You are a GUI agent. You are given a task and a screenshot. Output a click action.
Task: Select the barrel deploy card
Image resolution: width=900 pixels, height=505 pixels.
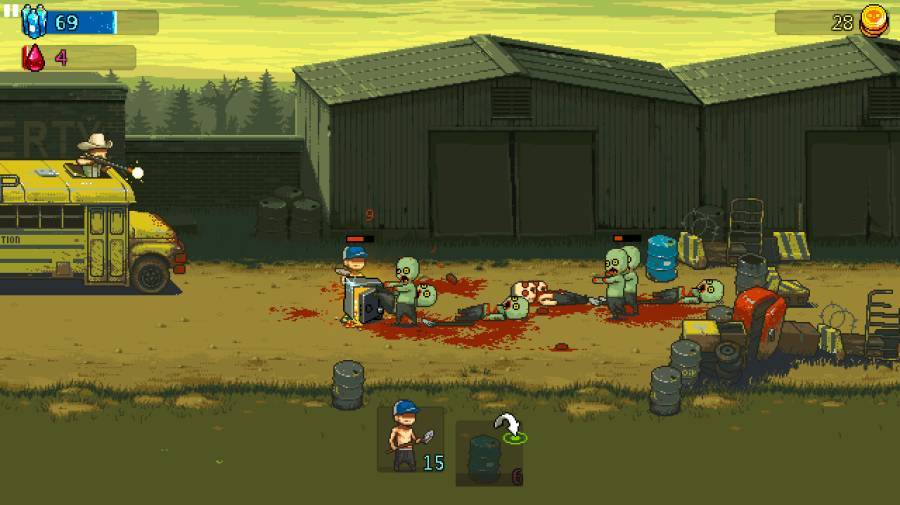click(489, 453)
